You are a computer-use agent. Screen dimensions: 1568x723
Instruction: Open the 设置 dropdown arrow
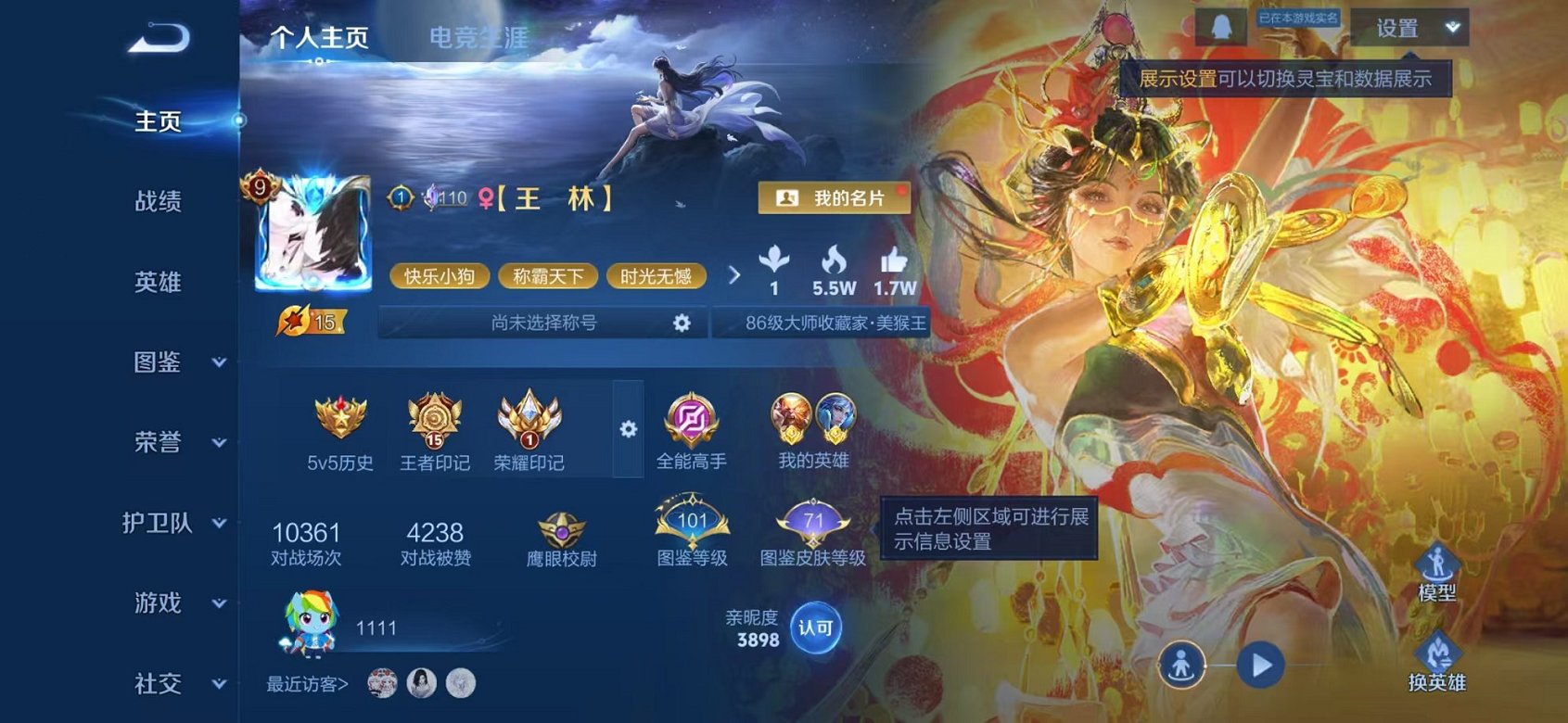click(x=1451, y=29)
